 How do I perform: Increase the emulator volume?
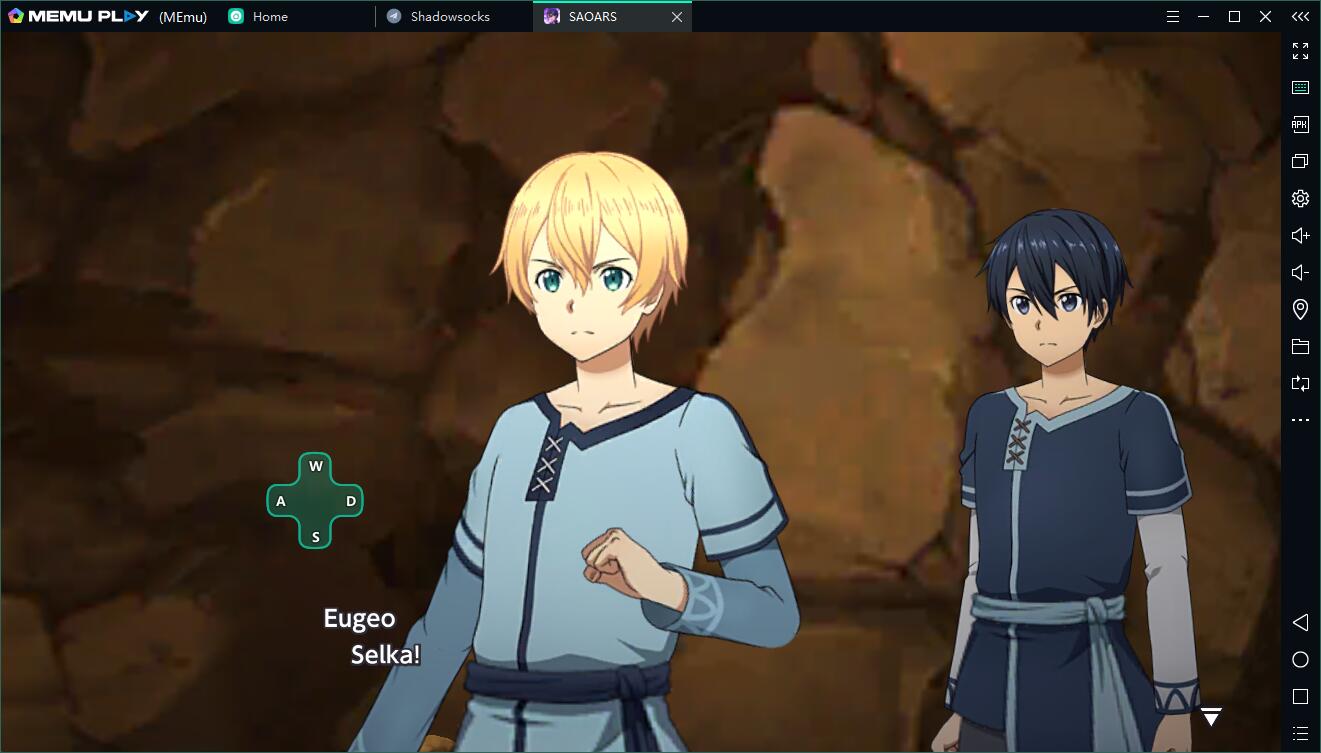coord(1300,235)
